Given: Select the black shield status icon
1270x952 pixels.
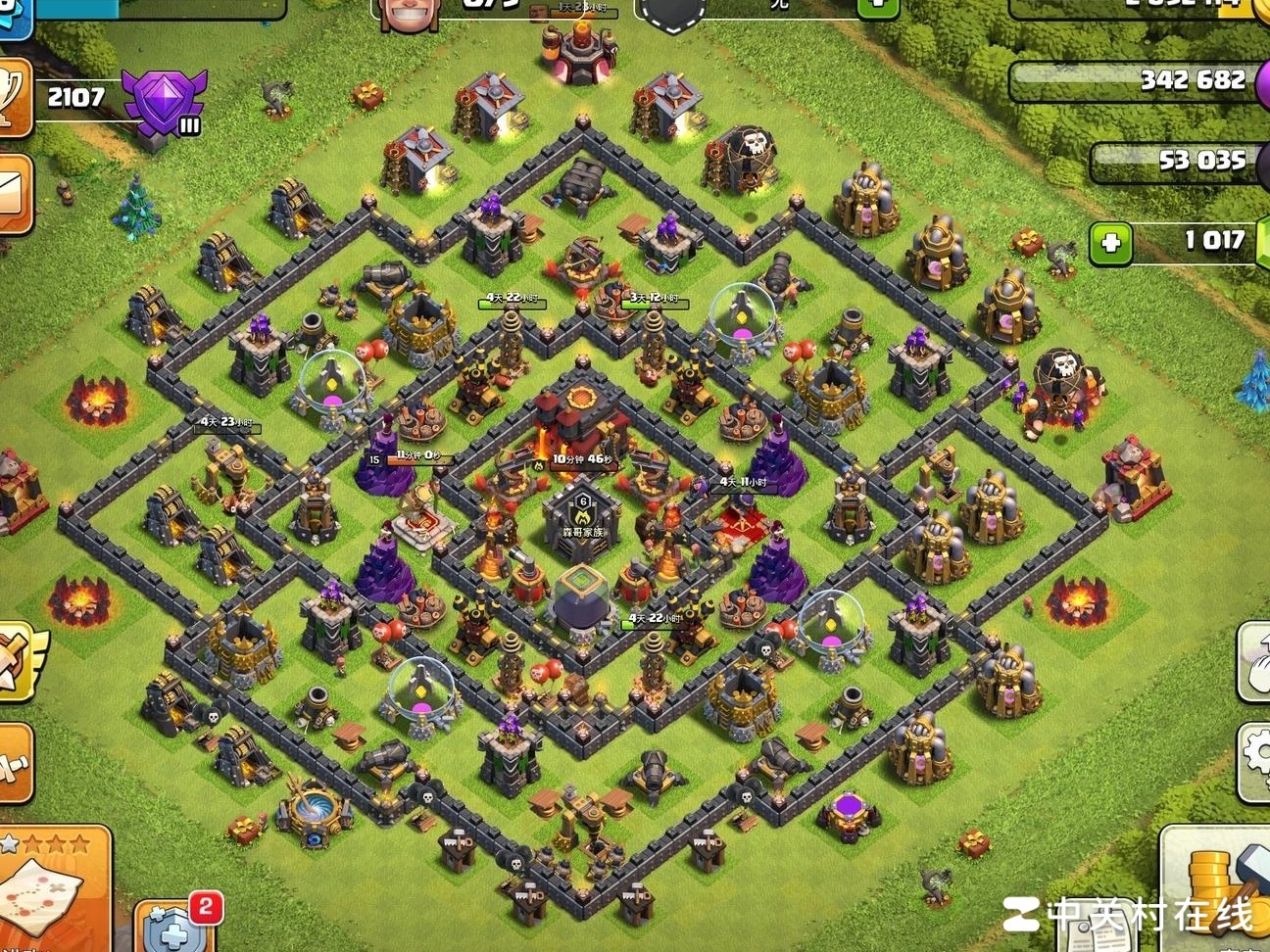Looking at the screenshot, I should [x=673, y=12].
